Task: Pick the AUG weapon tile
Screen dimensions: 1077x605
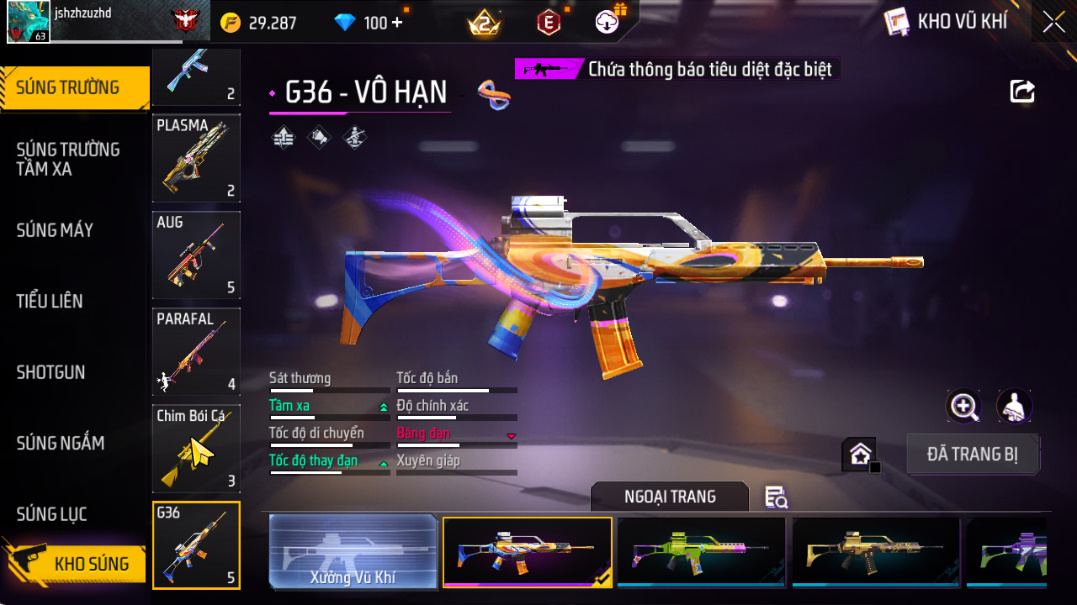Action: pos(196,255)
